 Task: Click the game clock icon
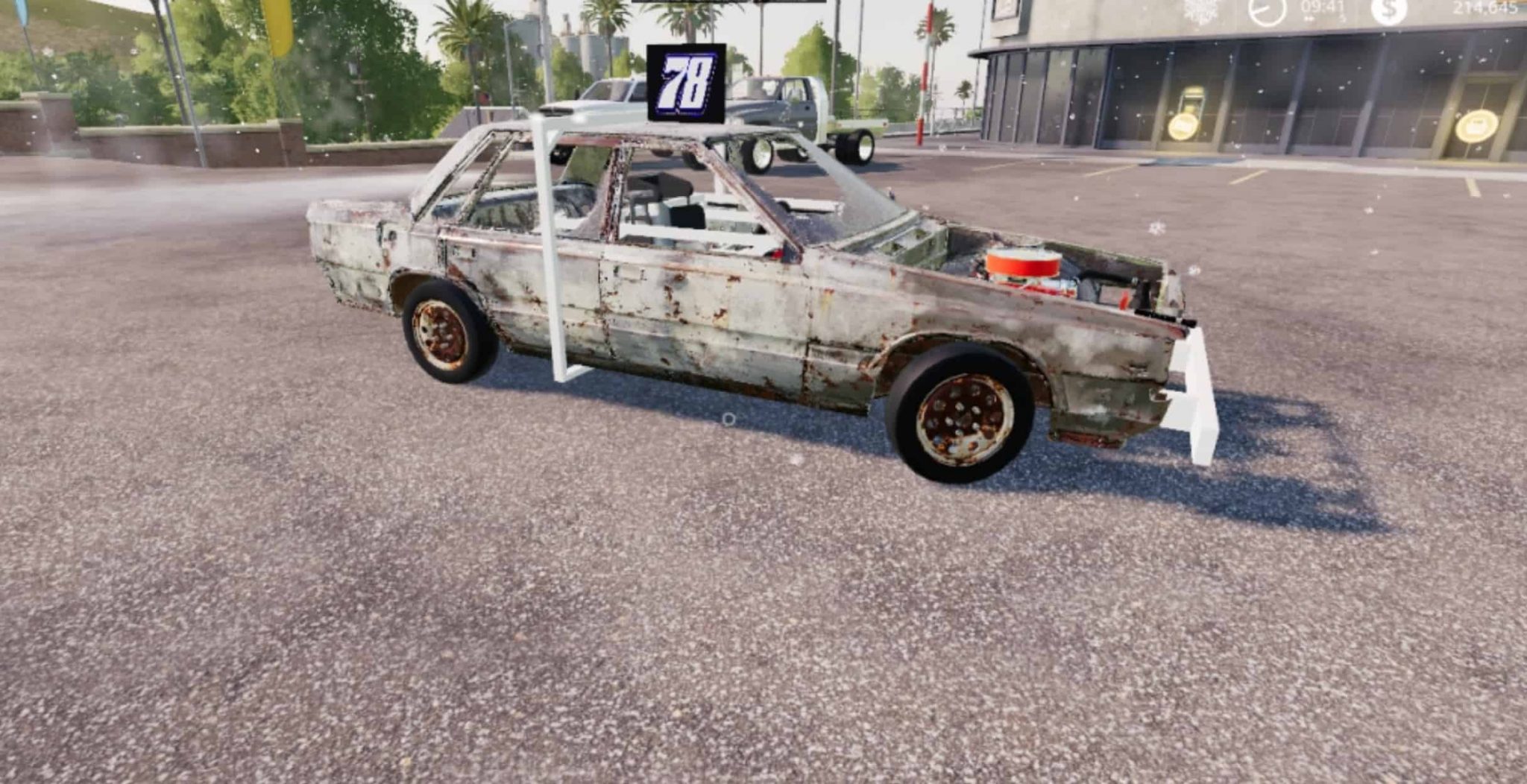tap(1268, 9)
